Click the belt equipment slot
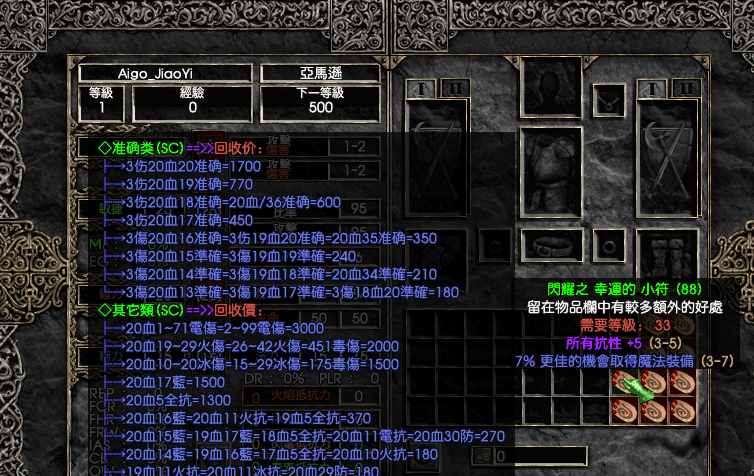Image resolution: width=754 pixels, height=476 pixels. [549, 244]
